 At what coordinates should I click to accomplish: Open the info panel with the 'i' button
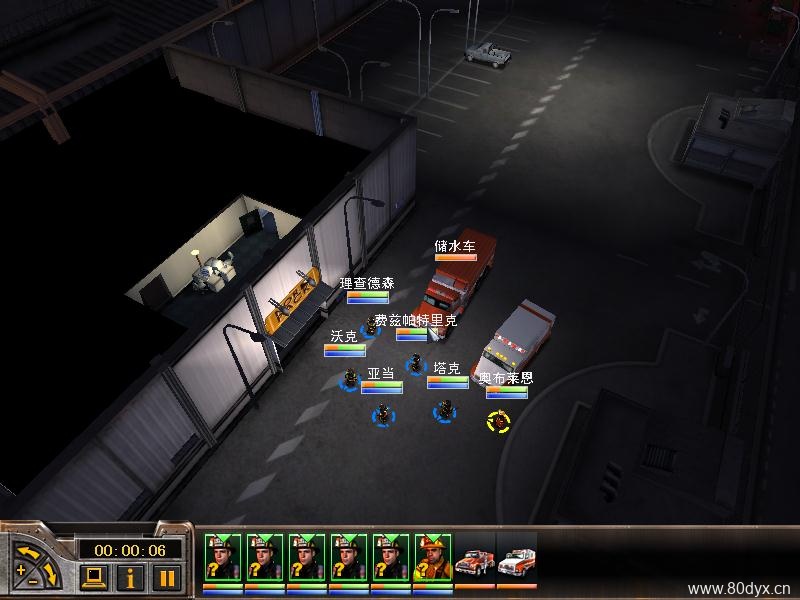tap(128, 577)
